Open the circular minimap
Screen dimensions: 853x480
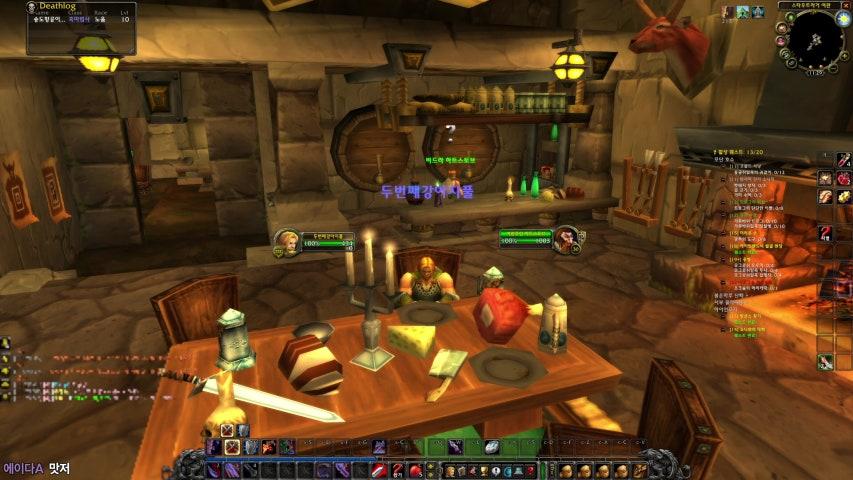pos(813,40)
